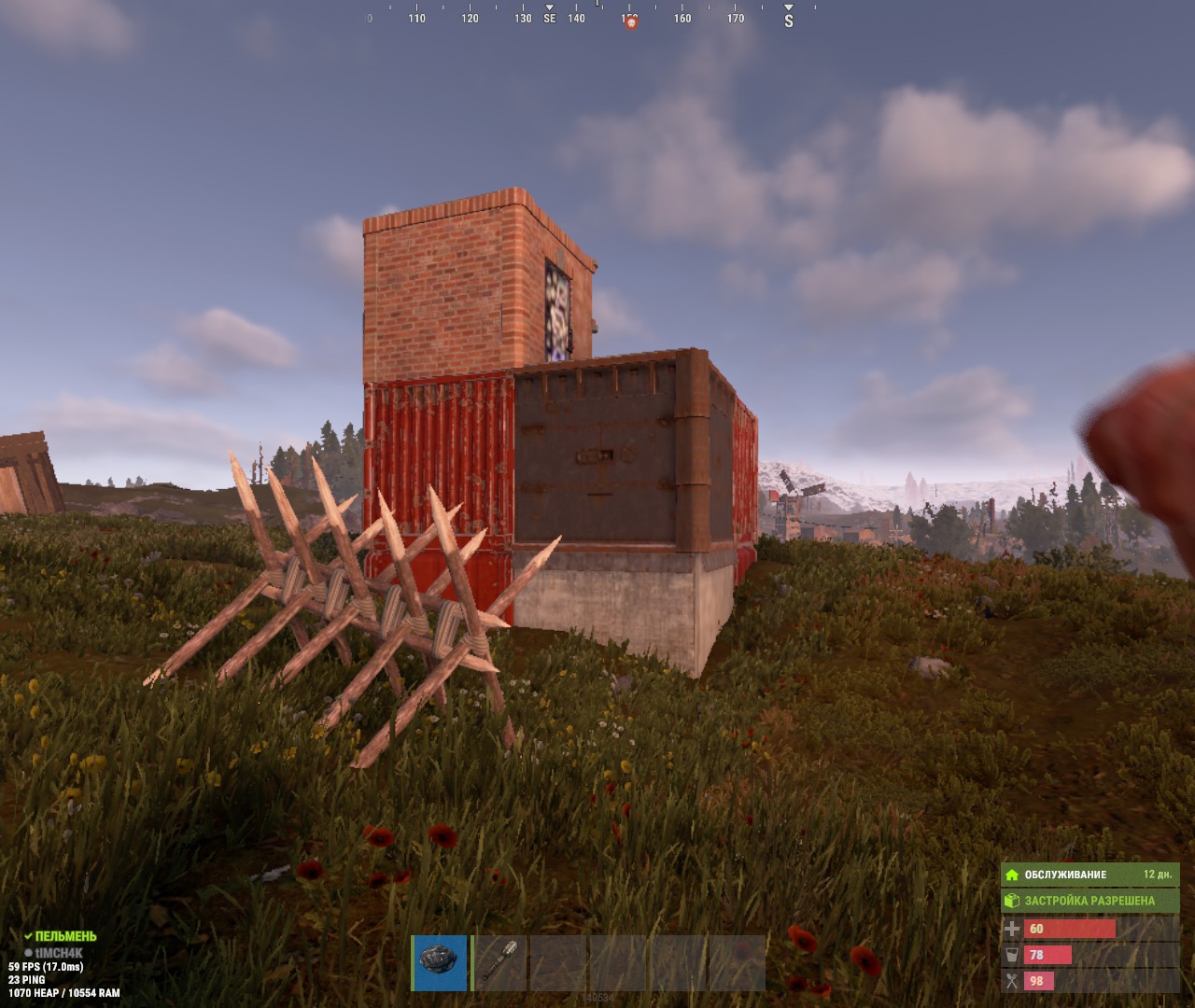This screenshot has height=1008, width=1195.
Task: Click the ОБСЛУЖИВАНИЕ upkeep status panel
Action: coord(1090,875)
